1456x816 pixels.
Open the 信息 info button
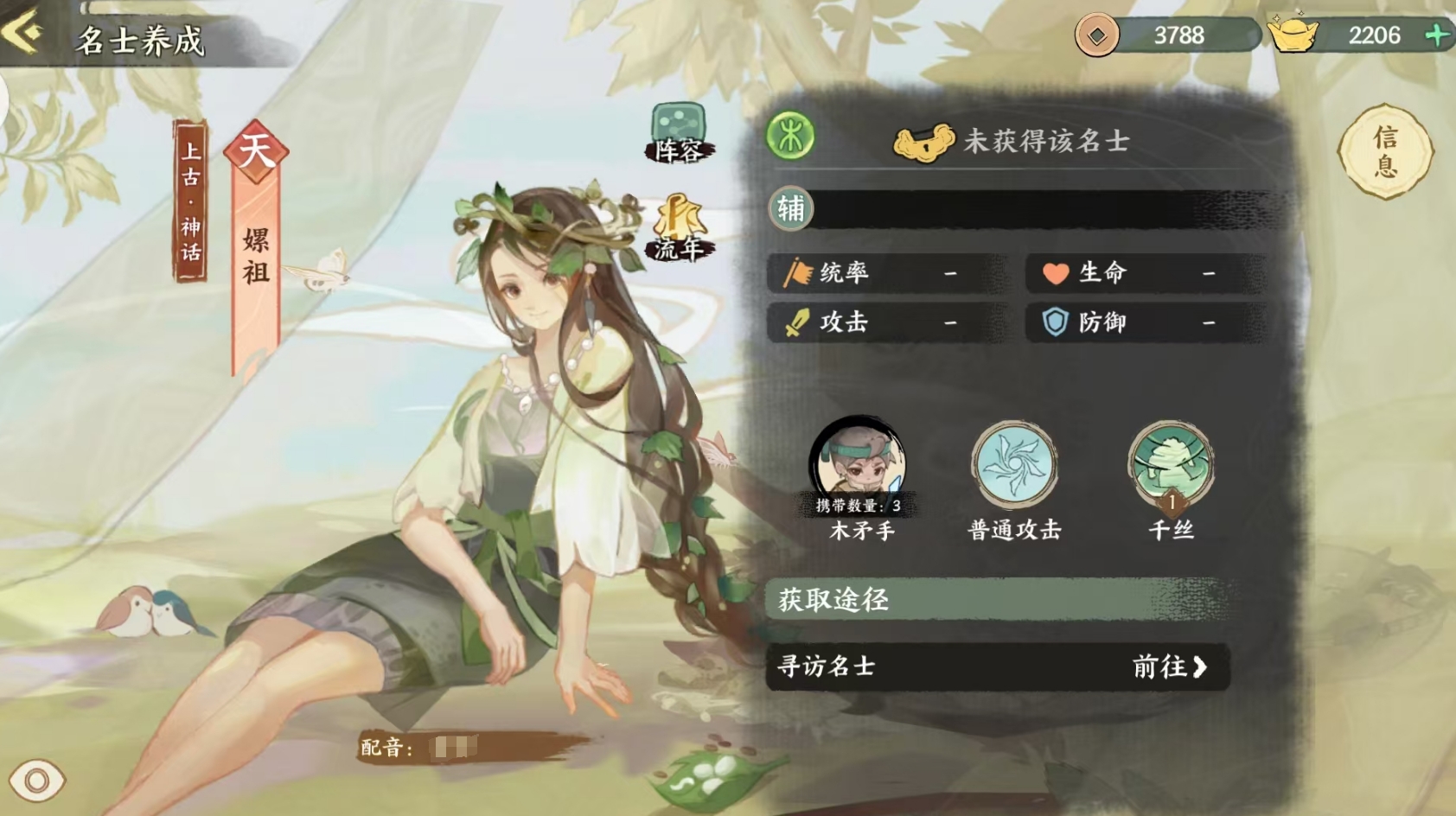click(1385, 152)
